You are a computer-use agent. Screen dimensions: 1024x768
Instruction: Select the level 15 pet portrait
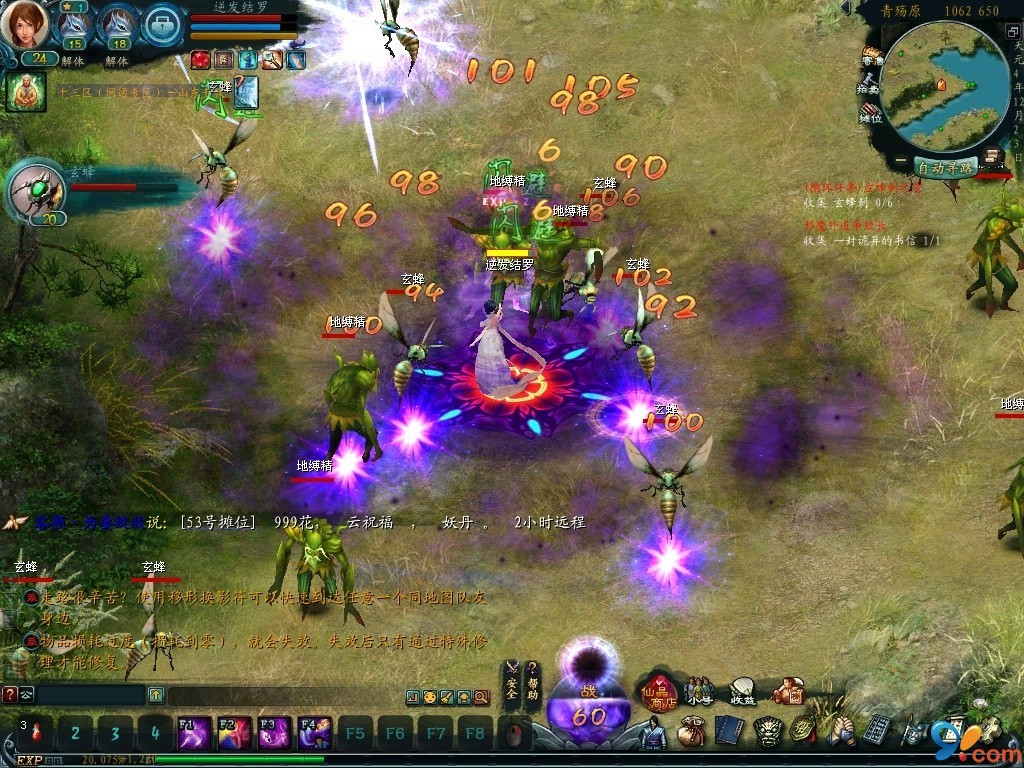[73, 24]
